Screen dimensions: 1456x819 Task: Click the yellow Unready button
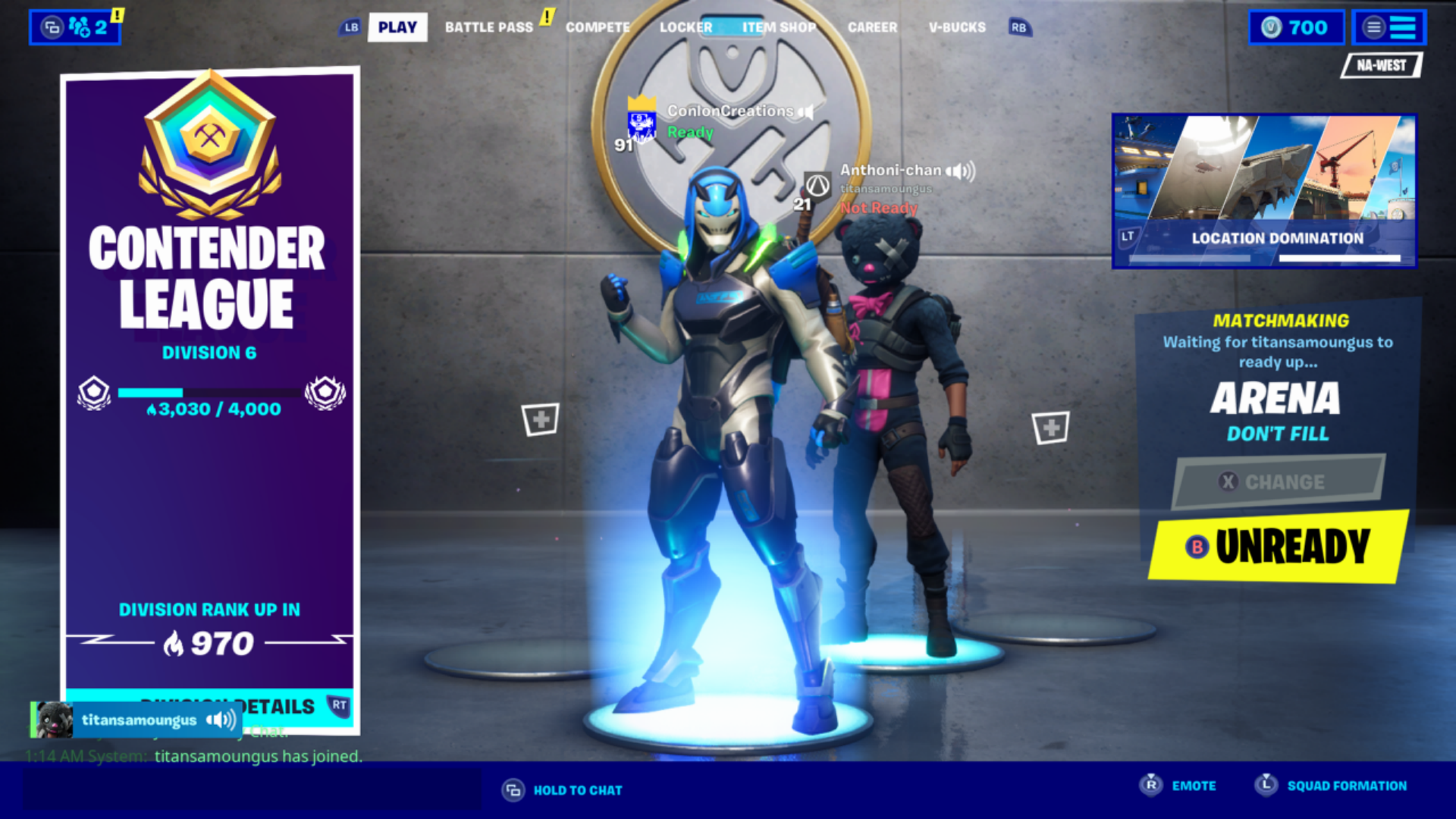point(1278,547)
